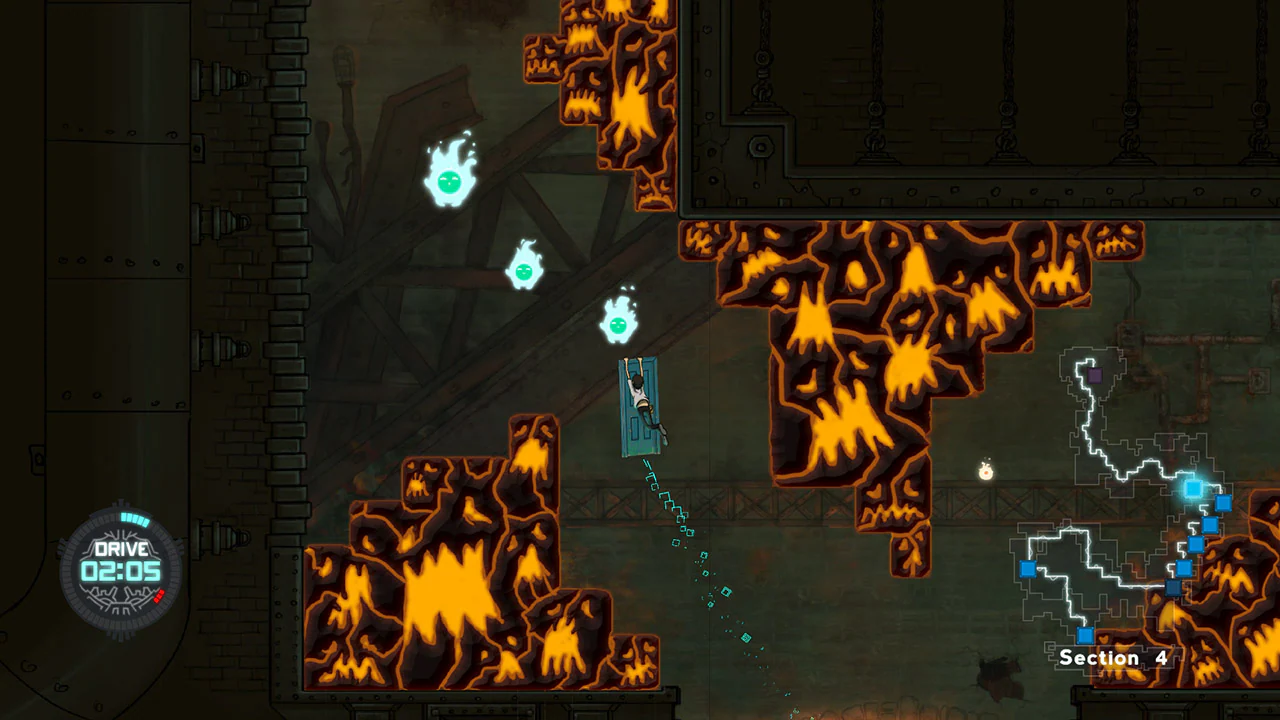Select the dark blue map marker near Section 4
Image resolution: width=1280 pixels, height=720 pixels.
(1174, 585)
